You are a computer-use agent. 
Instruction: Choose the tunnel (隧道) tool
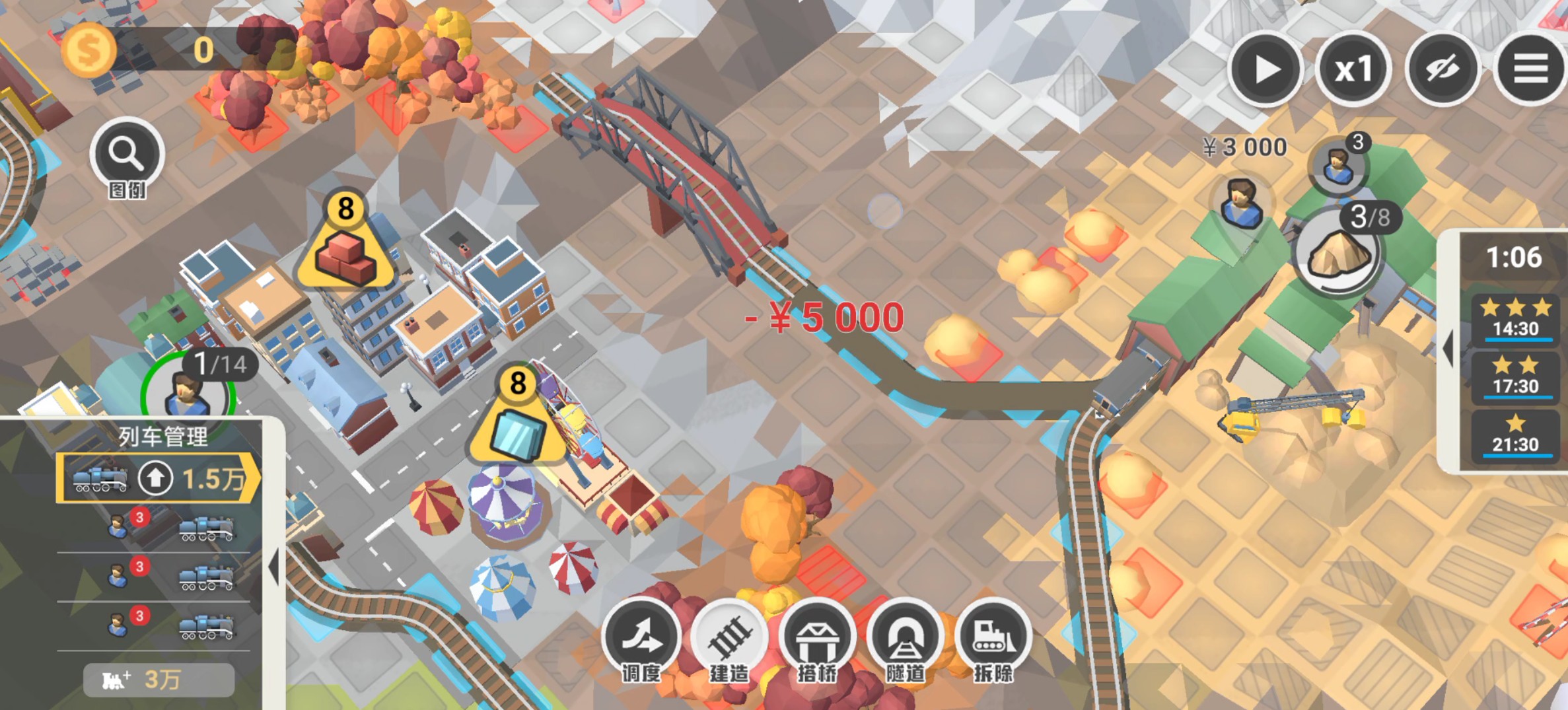click(906, 637)
